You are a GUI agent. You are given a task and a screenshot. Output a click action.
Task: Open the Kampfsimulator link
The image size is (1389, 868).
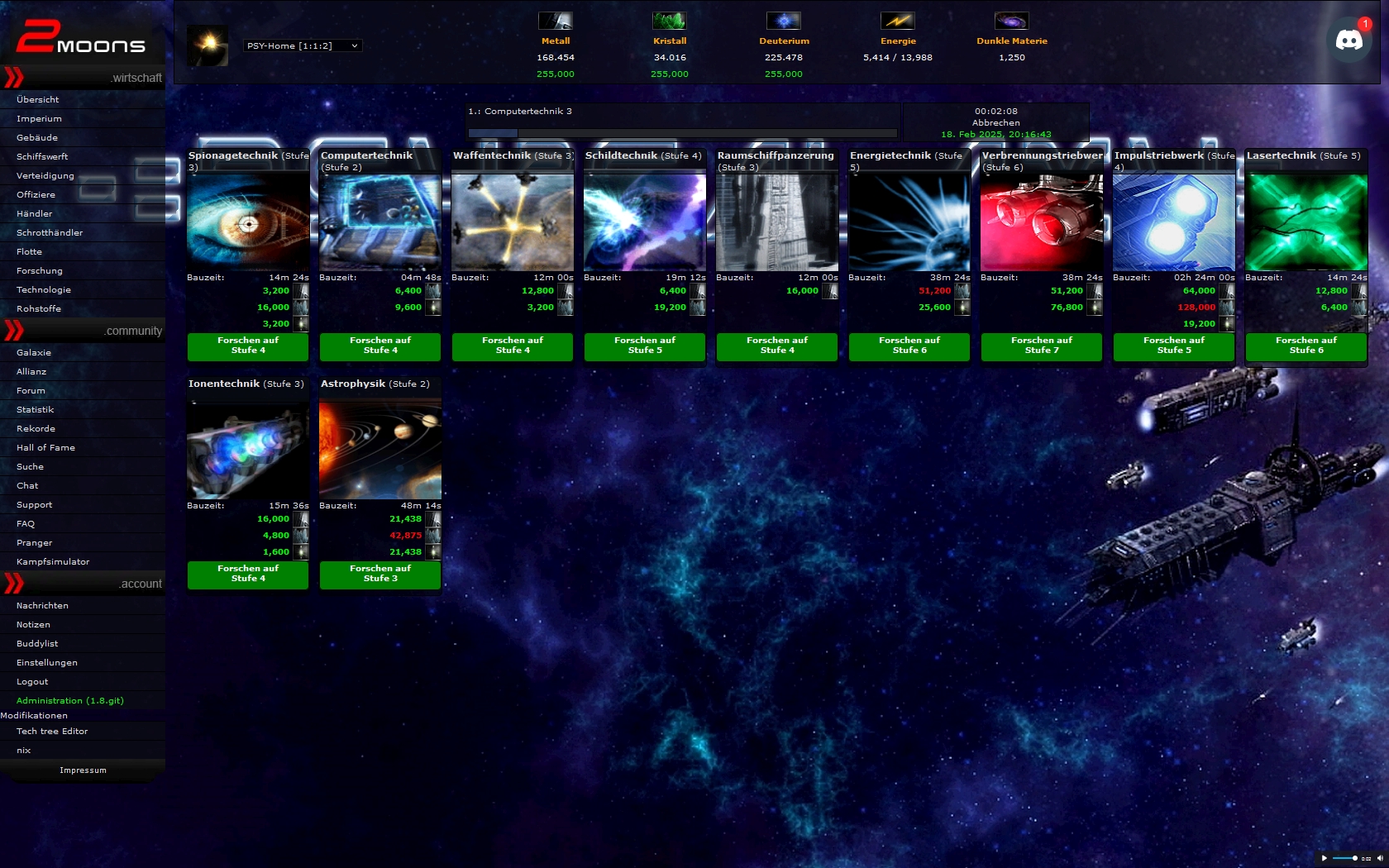[53, 561]
